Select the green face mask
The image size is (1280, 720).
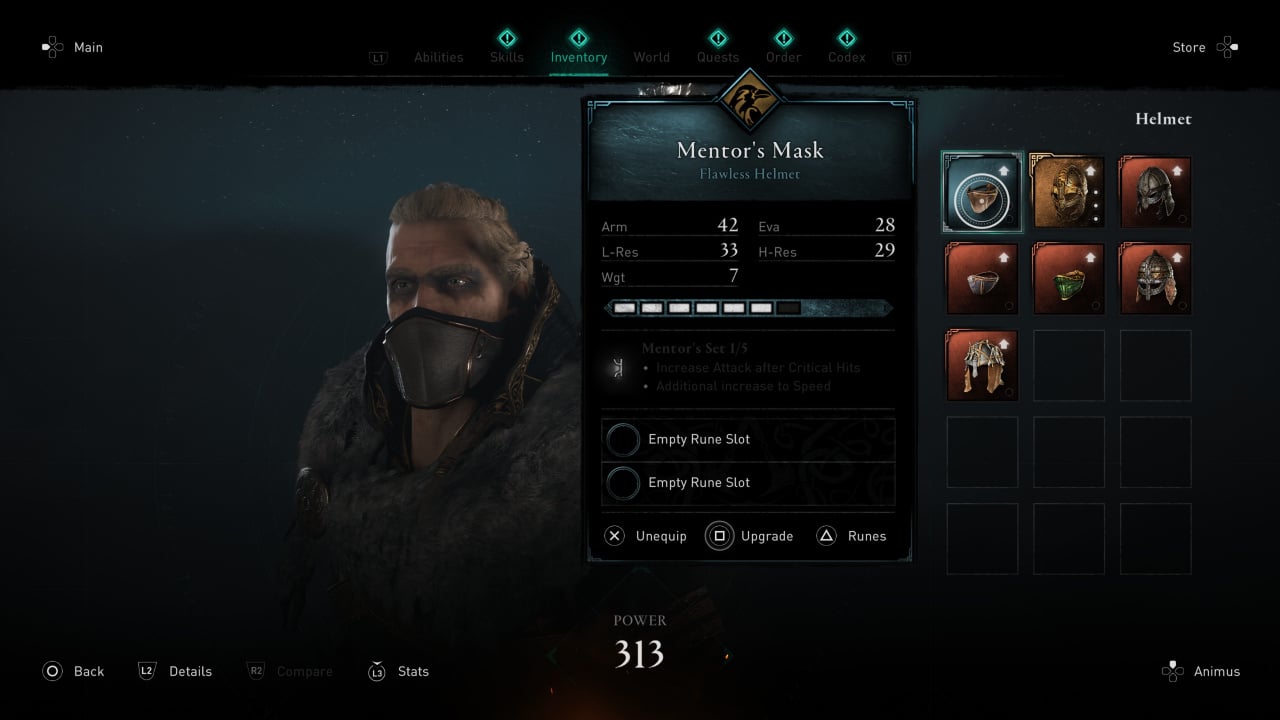click(x=1068, y=279)
